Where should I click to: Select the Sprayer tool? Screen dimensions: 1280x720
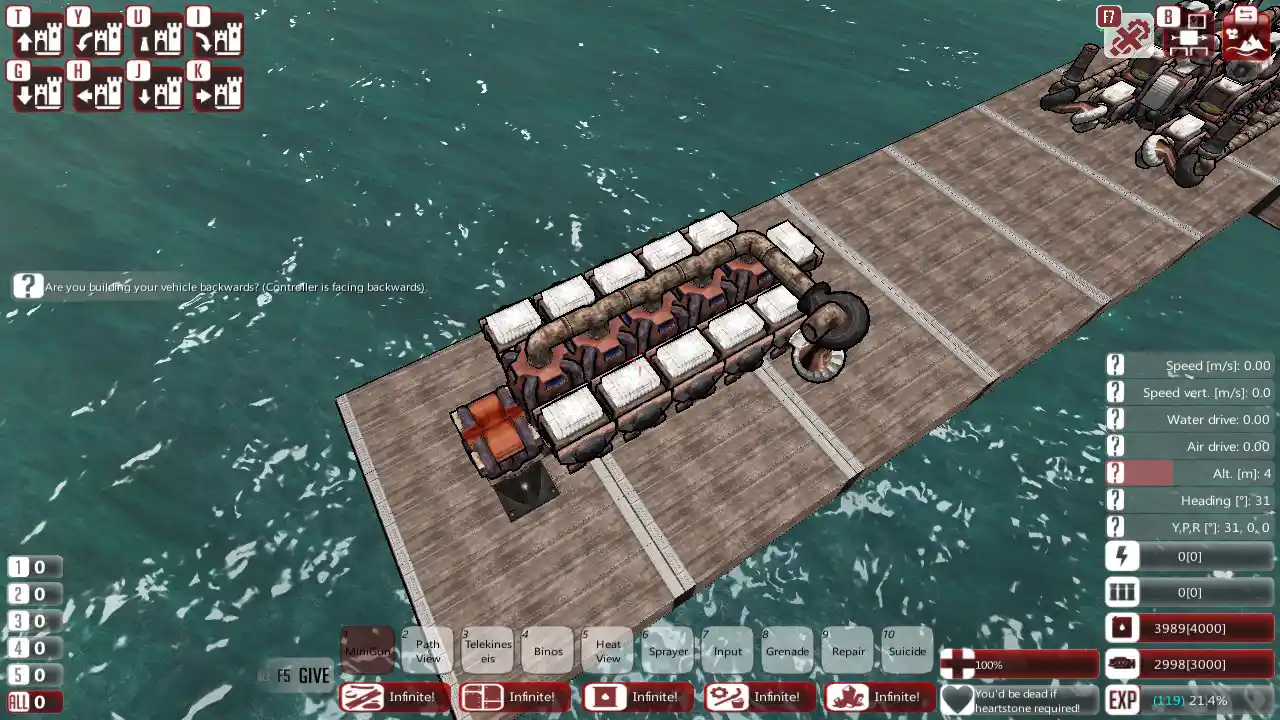tap(668, 650)
